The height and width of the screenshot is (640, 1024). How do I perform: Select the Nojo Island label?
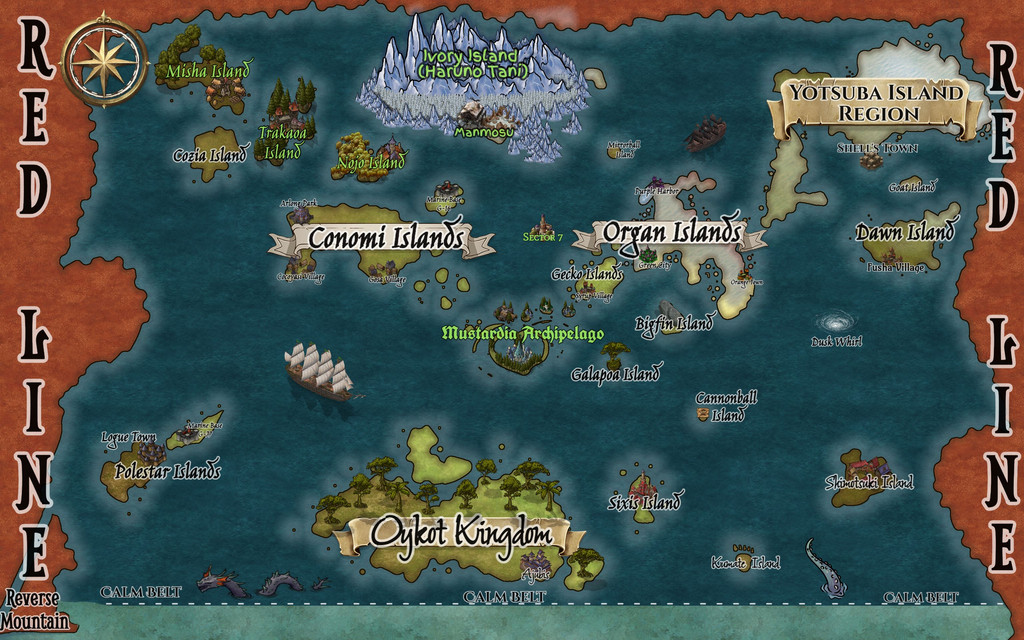point(371,162)
